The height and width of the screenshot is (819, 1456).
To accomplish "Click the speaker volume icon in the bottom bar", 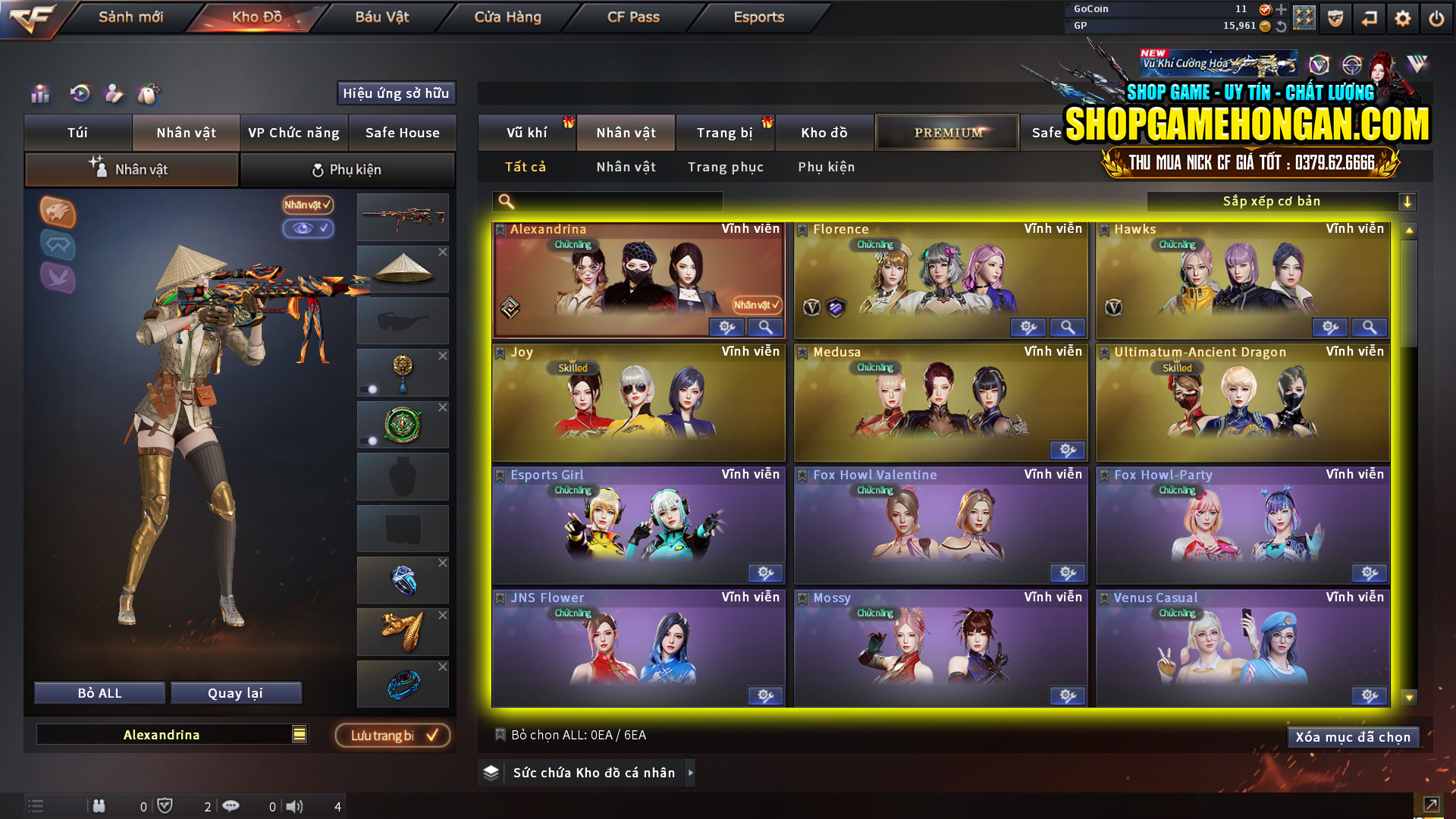I will [x=295, y=806].
